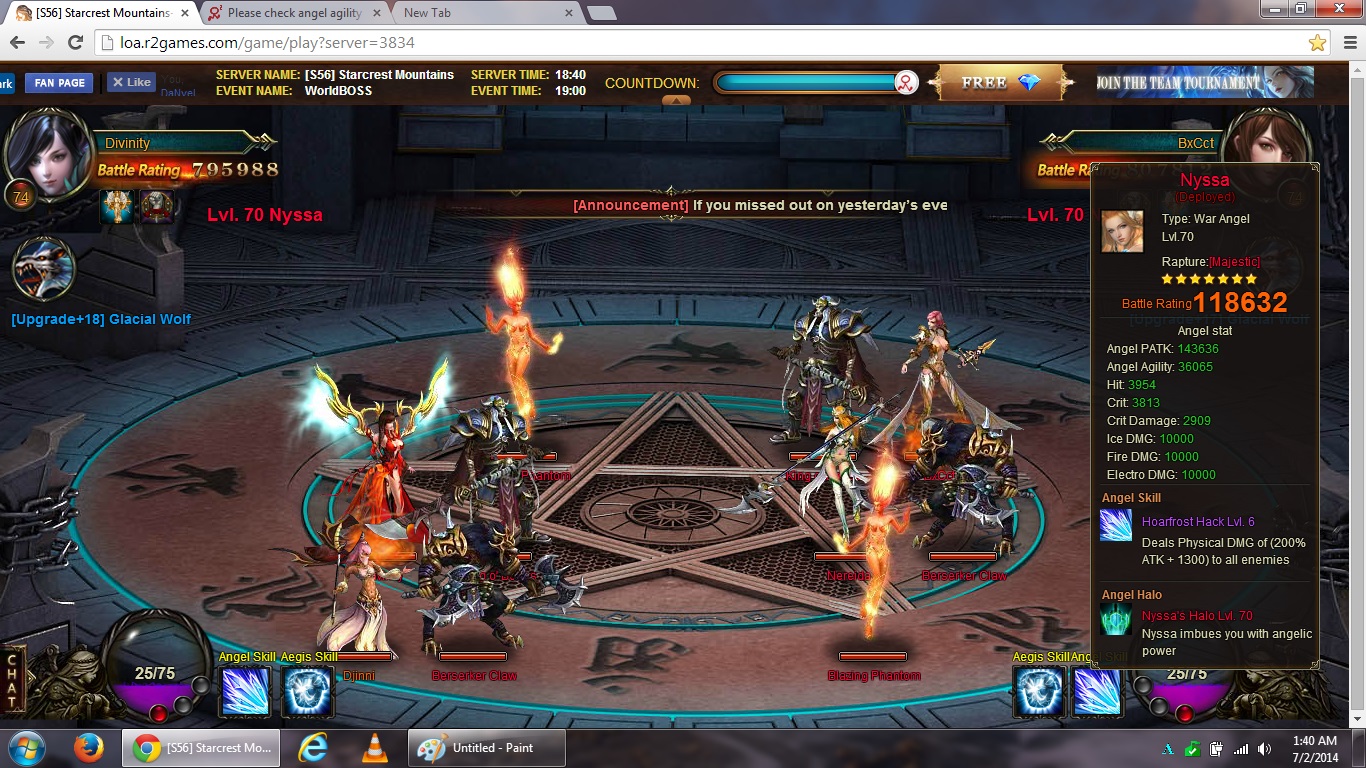Click the Facebook Like button
Viewport: 1366px width, 768px height.
131,83
